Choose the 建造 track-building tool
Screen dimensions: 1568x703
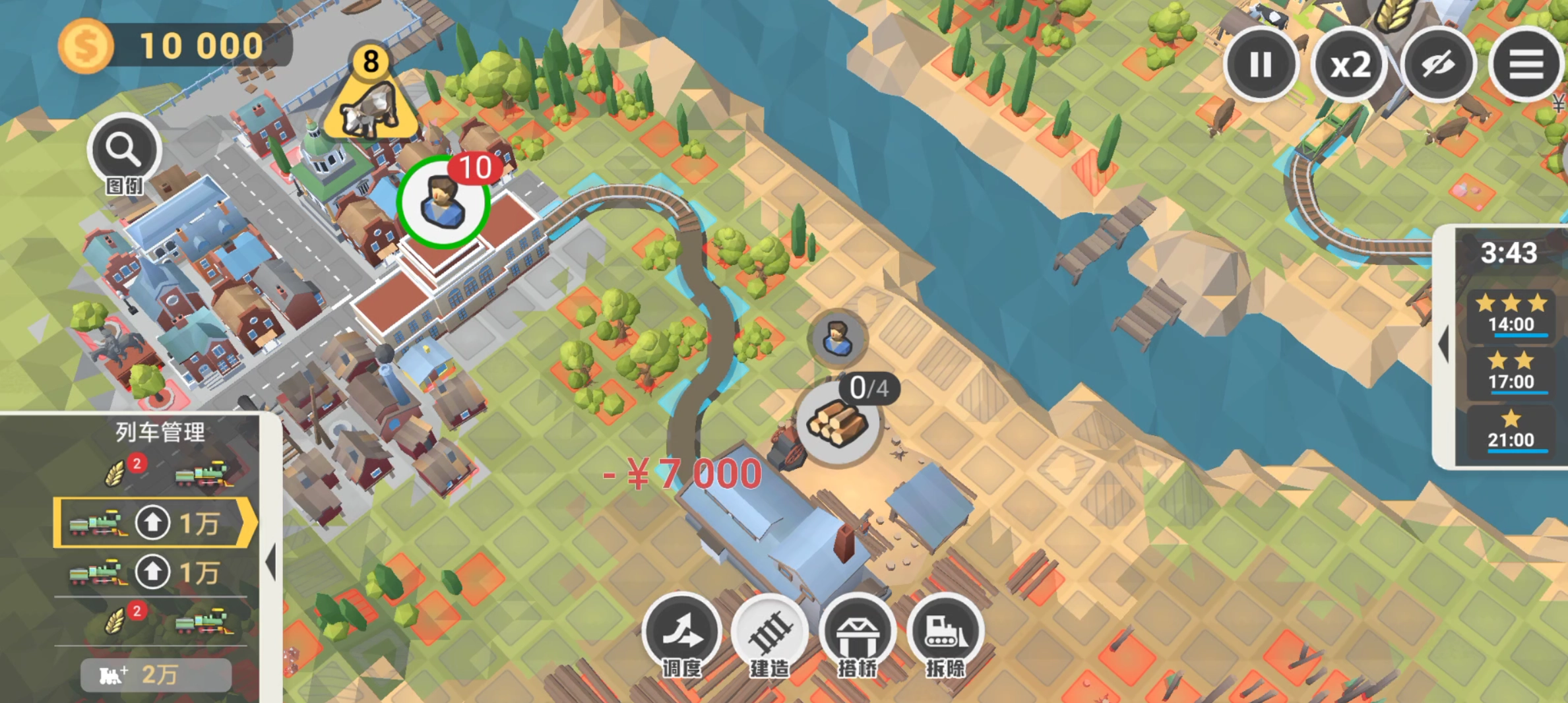pos(769,633)
